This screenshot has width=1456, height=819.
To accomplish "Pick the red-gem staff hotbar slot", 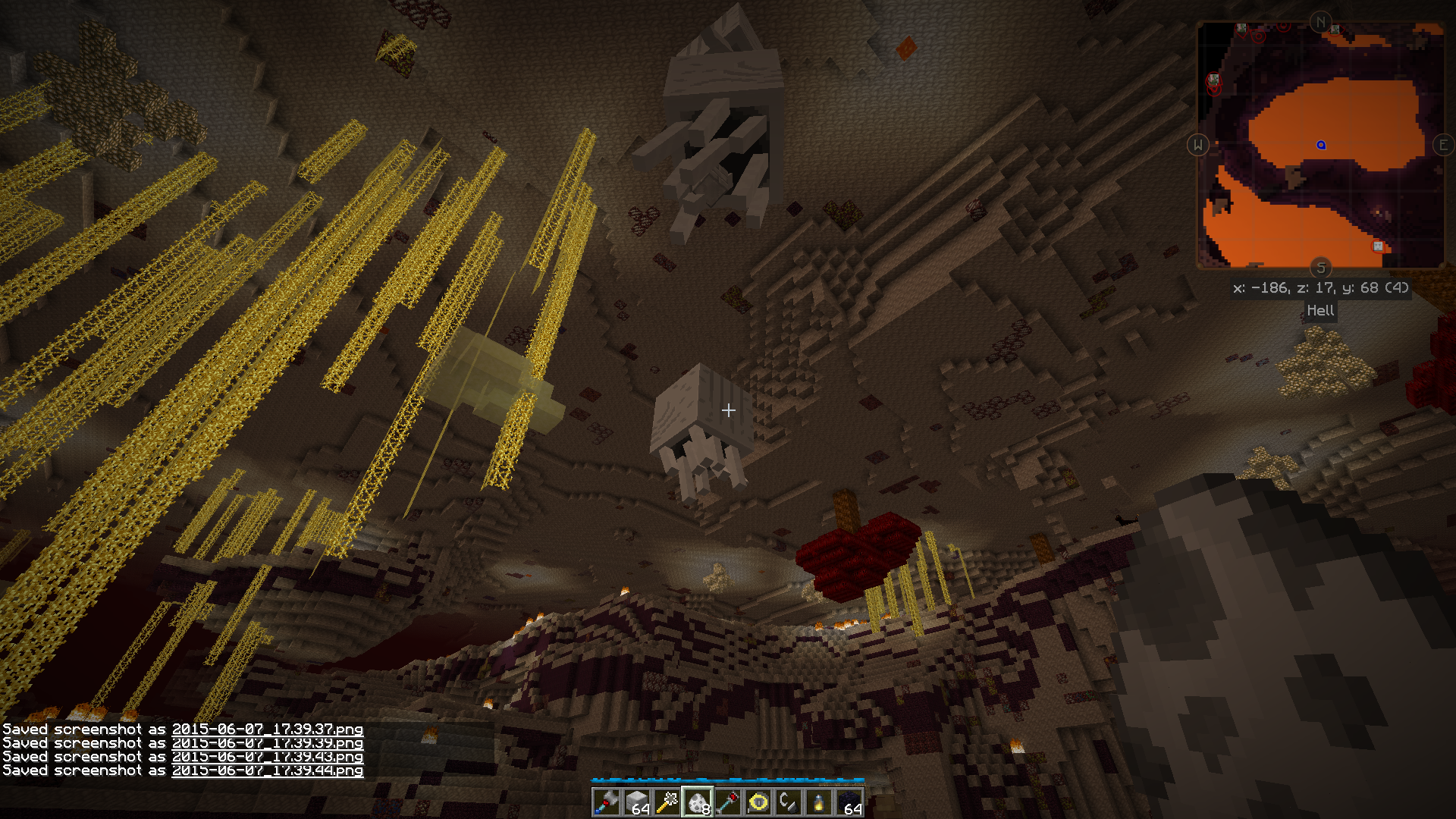I will point(728,802).
